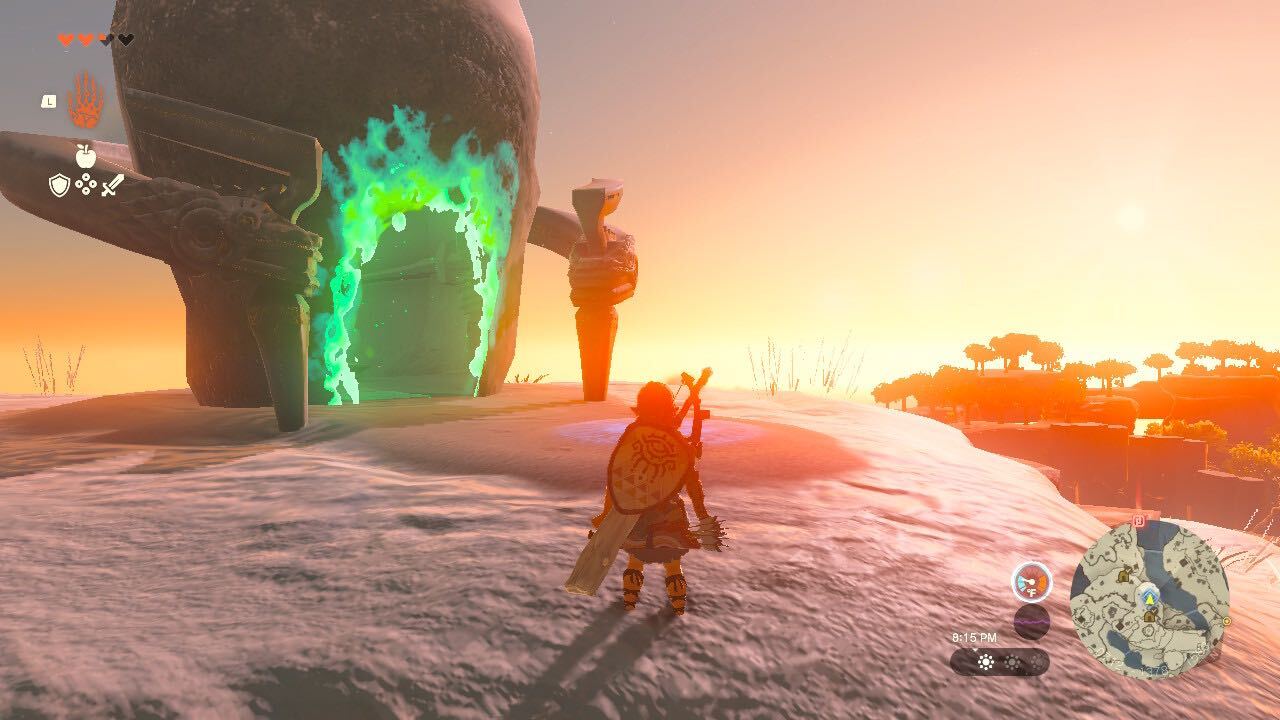
Task: Open the circular minimap
Action: coord(1148,599)
